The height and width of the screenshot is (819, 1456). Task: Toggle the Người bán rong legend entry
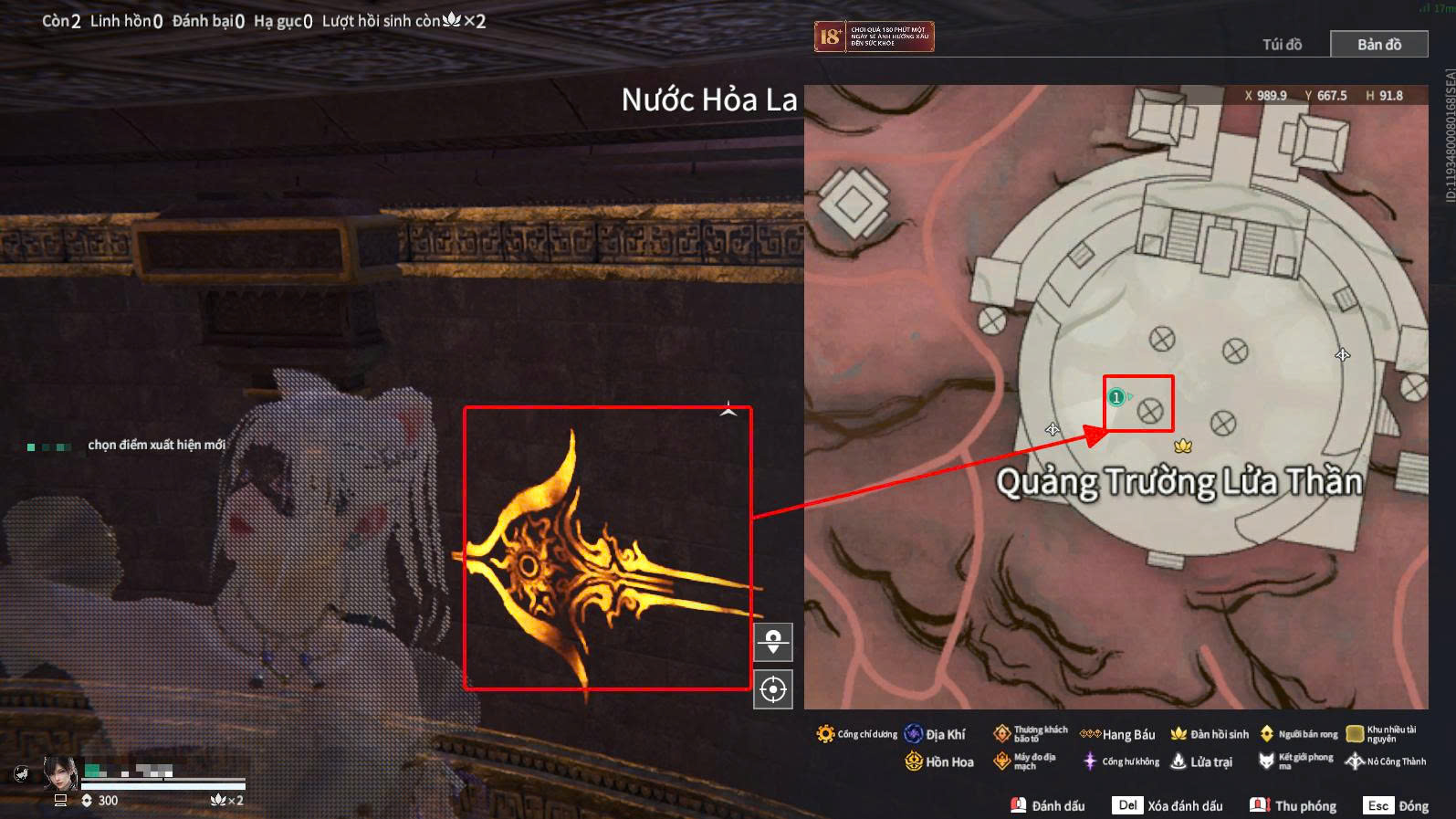coord(1298,734)
